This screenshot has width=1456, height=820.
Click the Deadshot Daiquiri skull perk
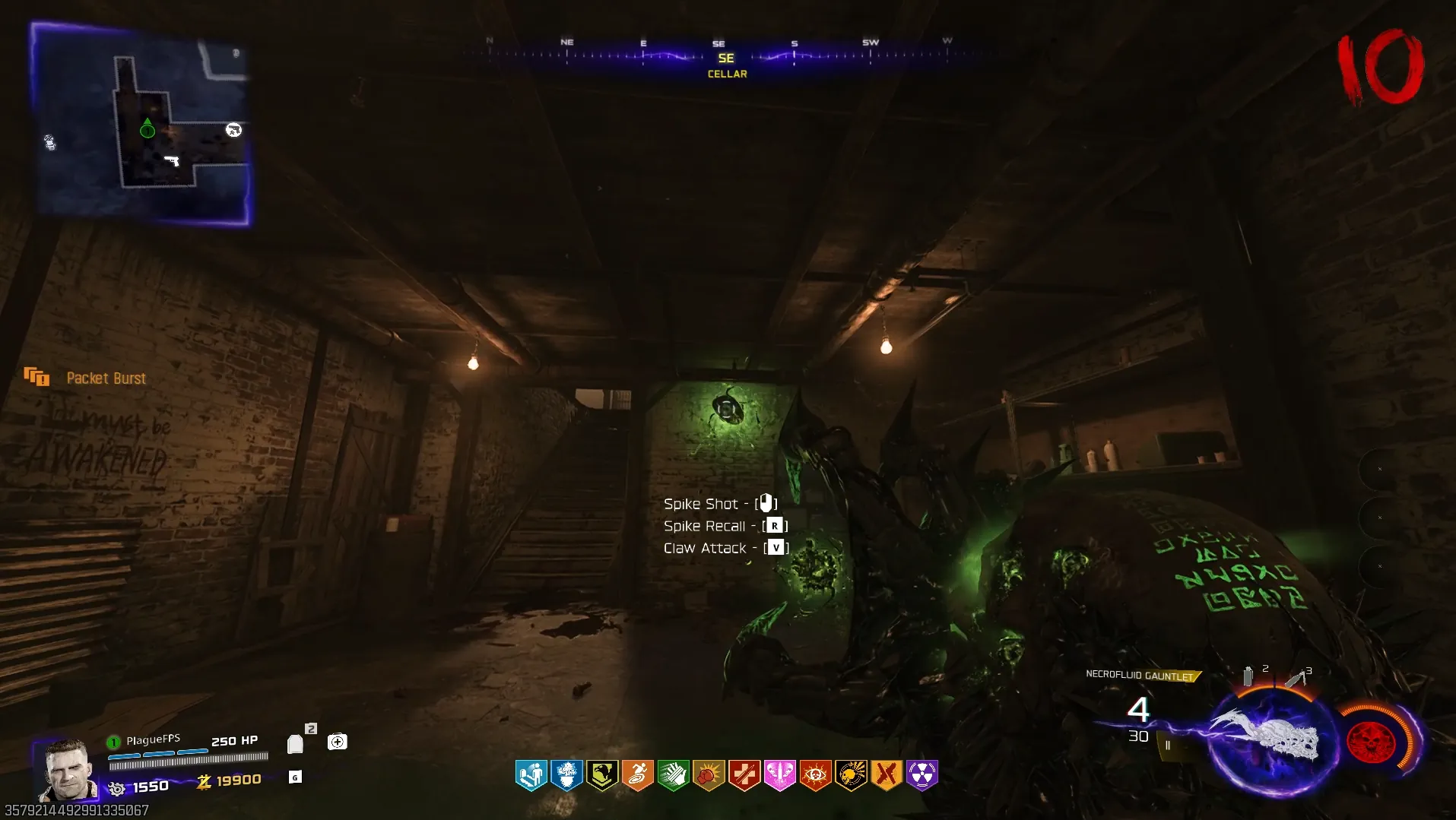[x=851, y=775]
